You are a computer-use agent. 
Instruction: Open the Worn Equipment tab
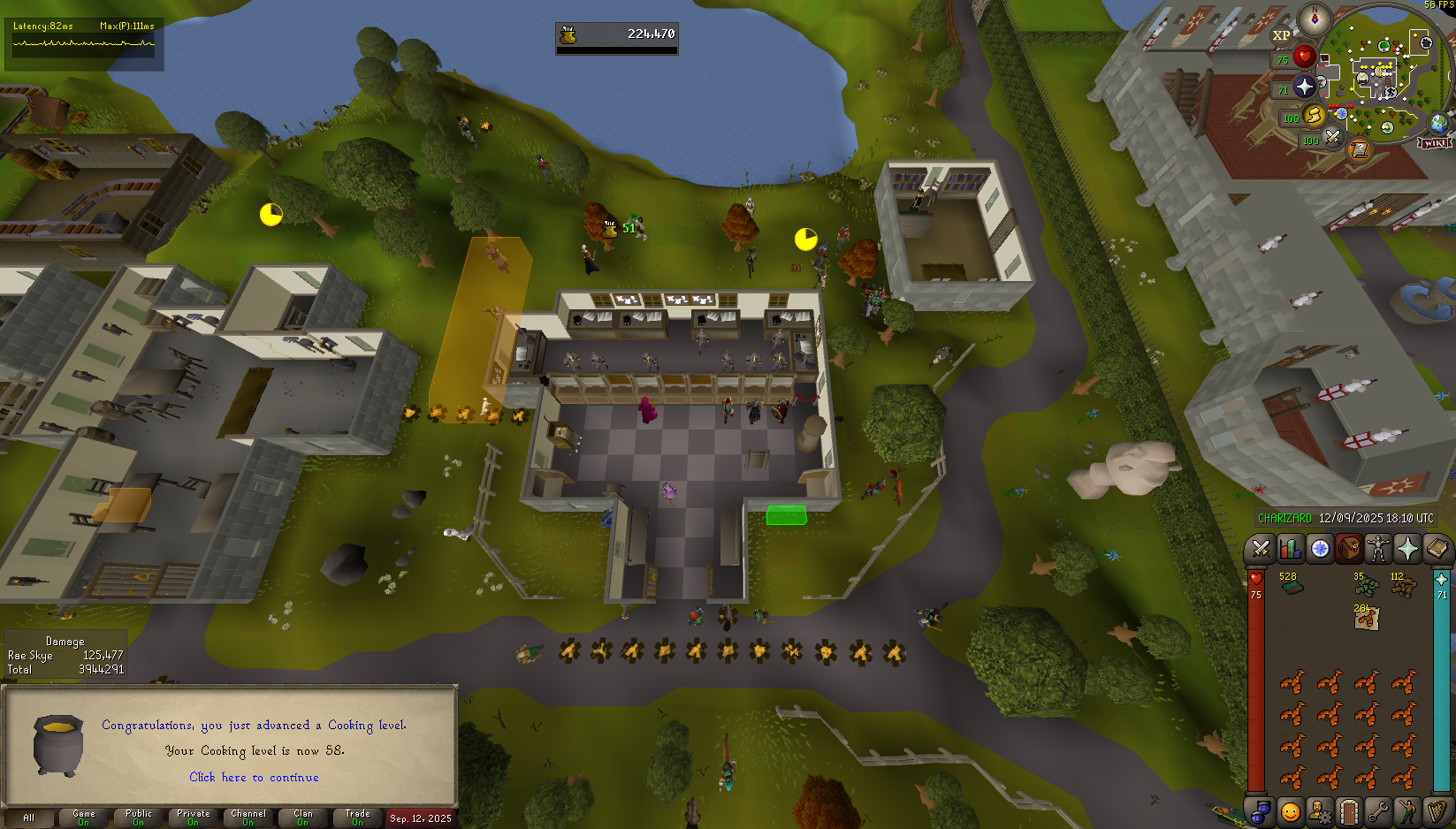(x=1377, y=549)
